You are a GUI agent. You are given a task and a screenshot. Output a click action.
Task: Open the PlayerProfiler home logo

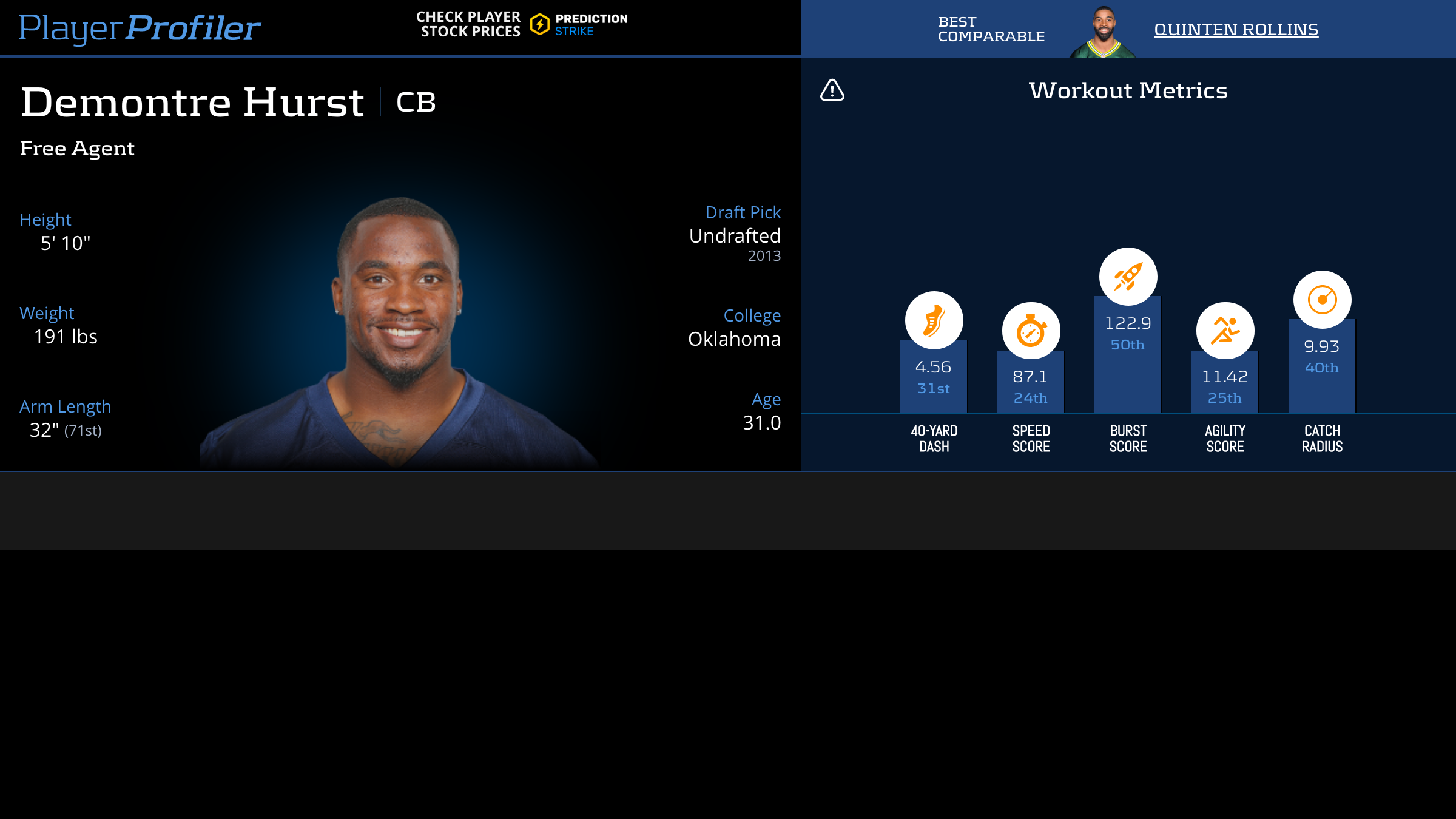coord(140,28)
